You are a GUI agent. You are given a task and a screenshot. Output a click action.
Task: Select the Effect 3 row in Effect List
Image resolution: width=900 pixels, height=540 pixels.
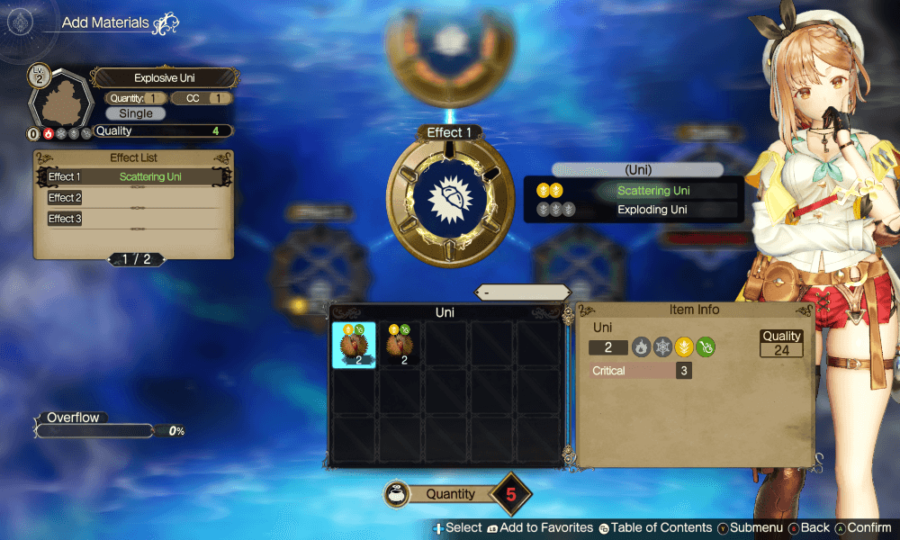[134, 218]
